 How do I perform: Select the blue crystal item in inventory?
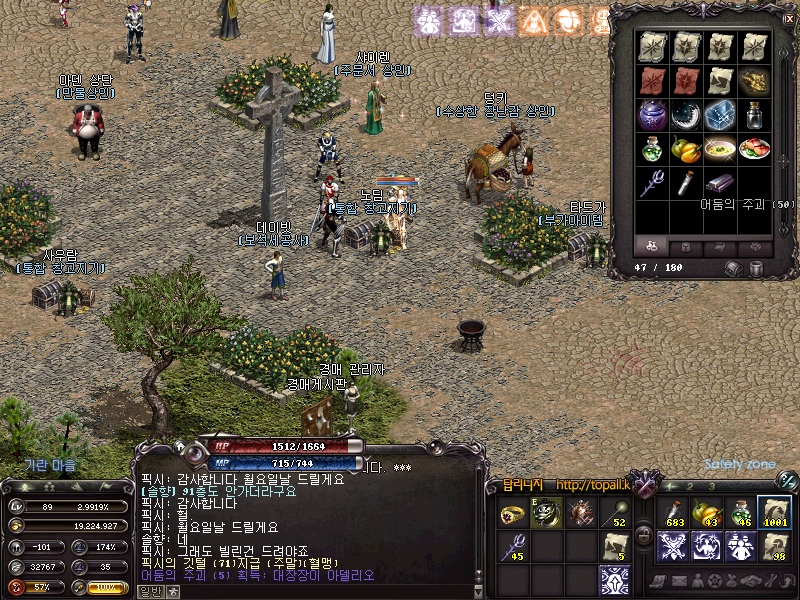click(719, 114)
